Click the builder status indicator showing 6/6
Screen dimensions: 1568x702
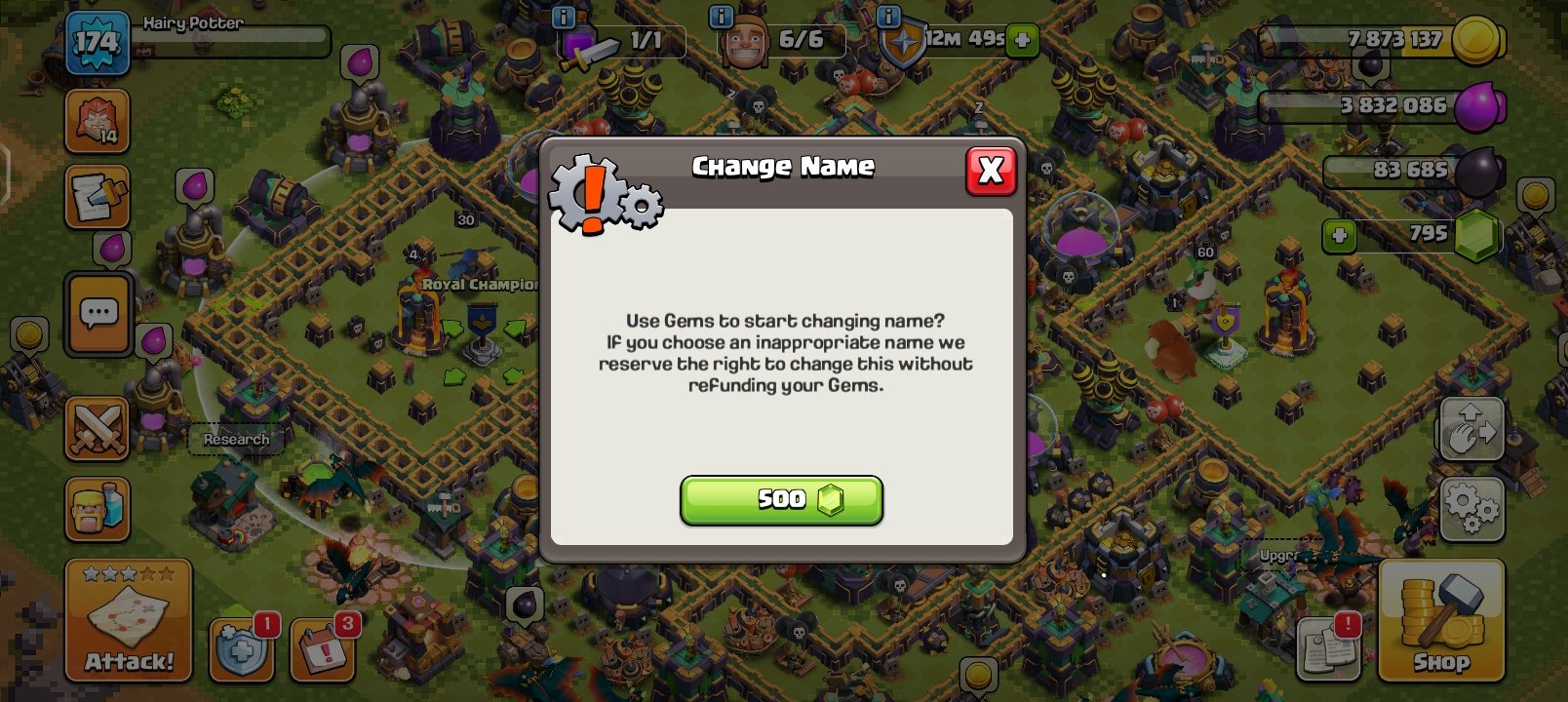pos(780,41)
